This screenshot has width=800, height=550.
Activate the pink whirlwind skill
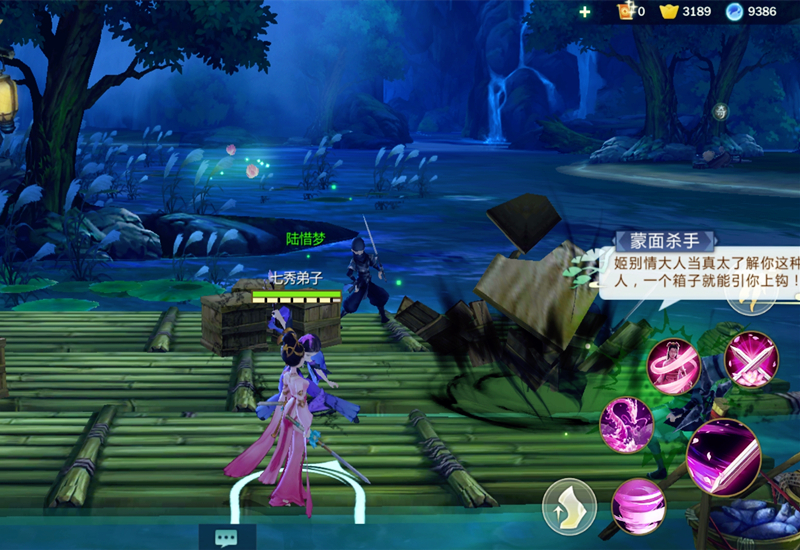(638, 506)
